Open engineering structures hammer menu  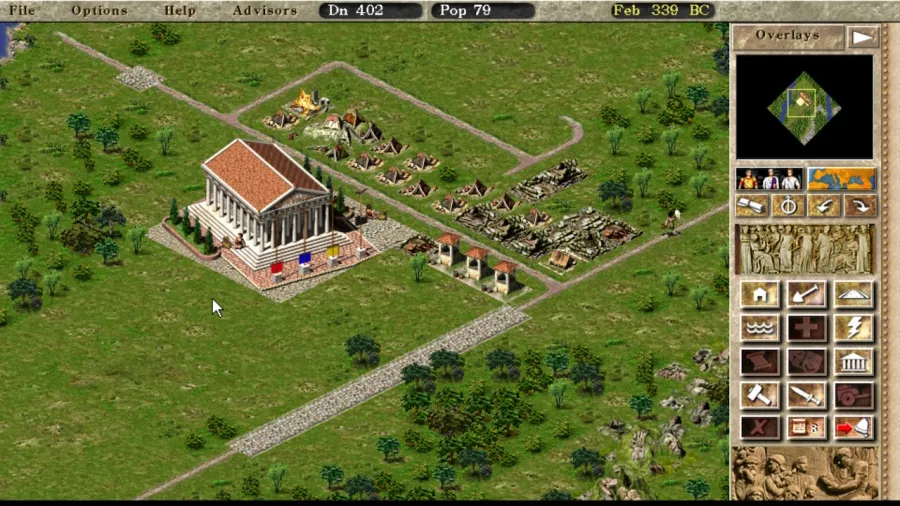(760, 394)
